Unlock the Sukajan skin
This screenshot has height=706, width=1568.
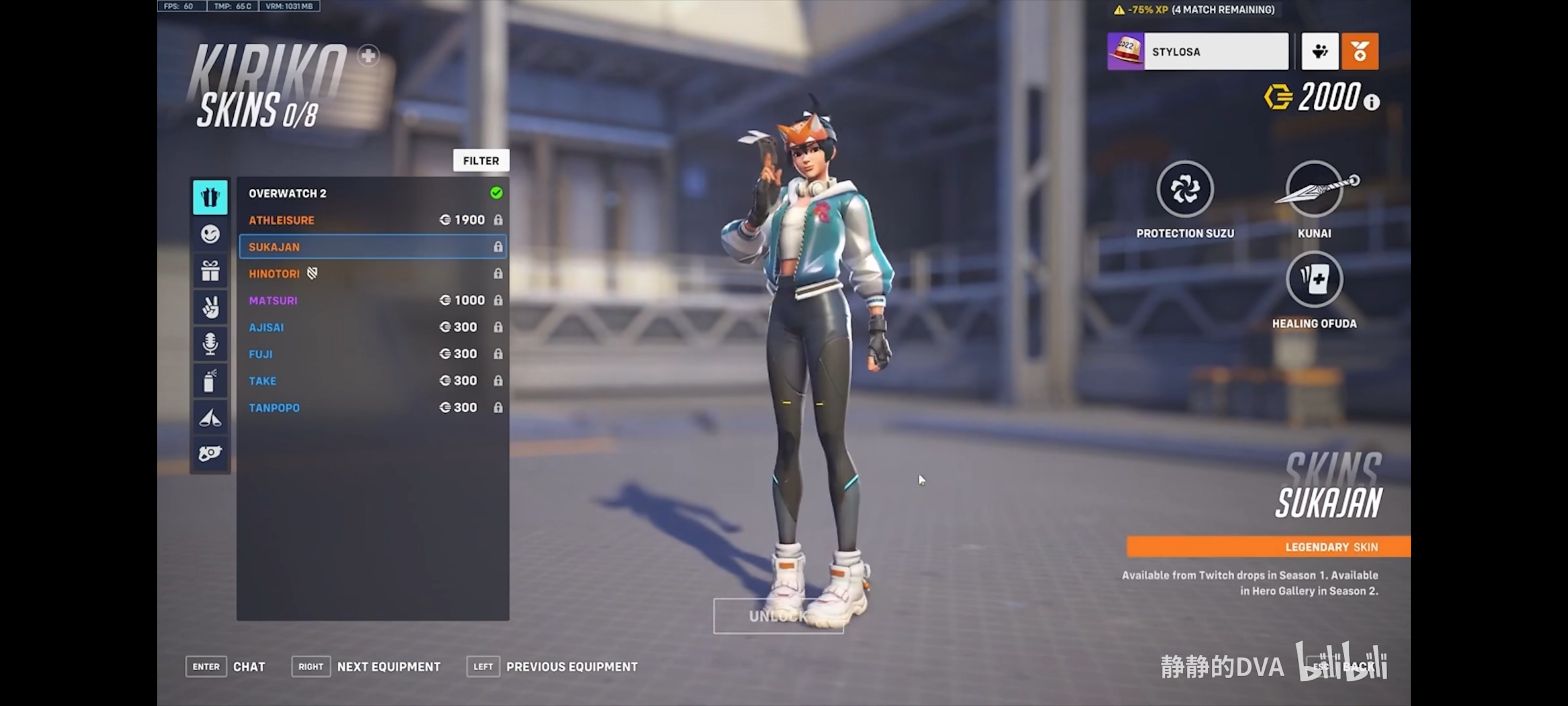click(778, 616)
